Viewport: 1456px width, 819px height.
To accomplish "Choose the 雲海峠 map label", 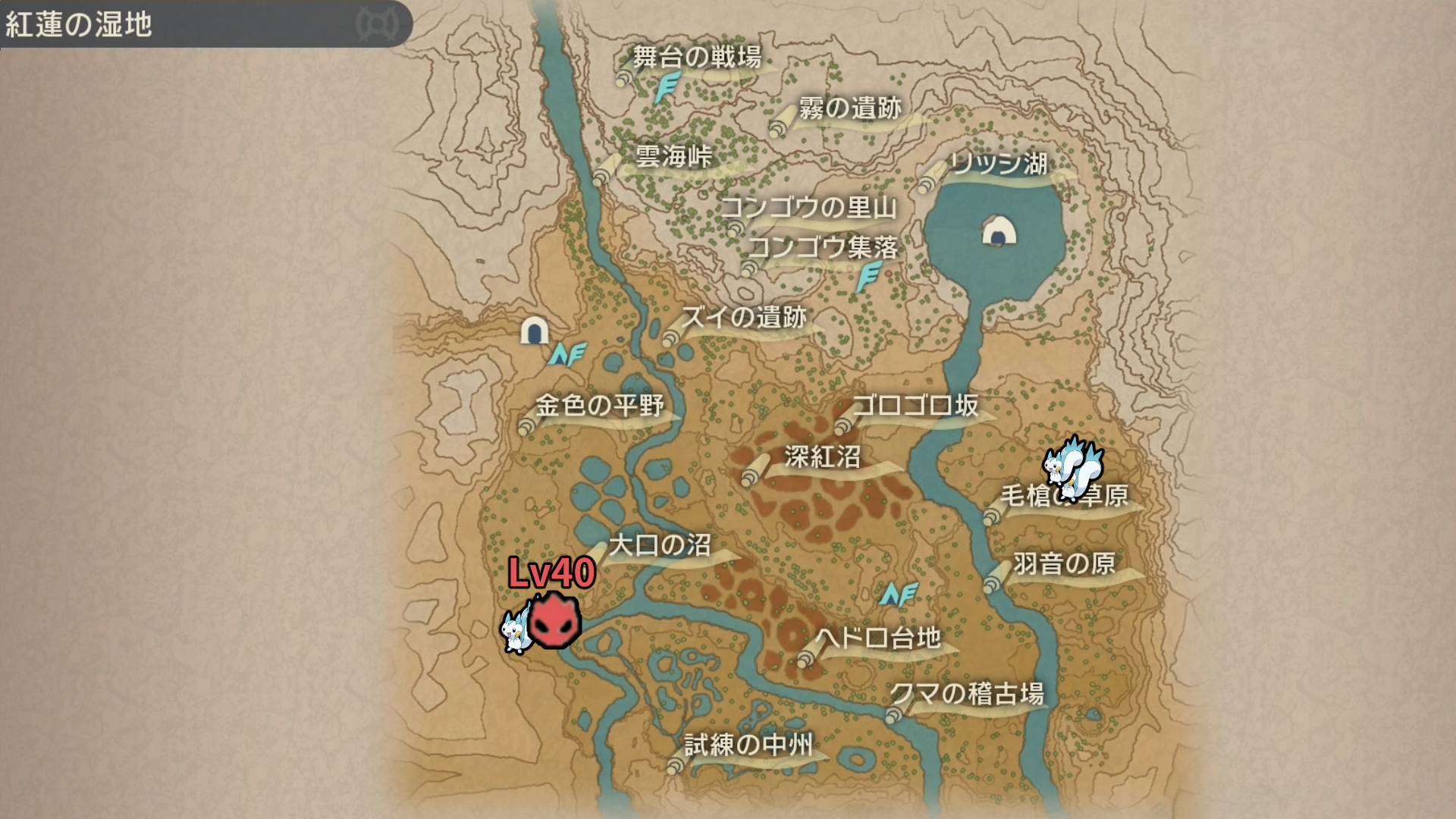I will (673, 157).
